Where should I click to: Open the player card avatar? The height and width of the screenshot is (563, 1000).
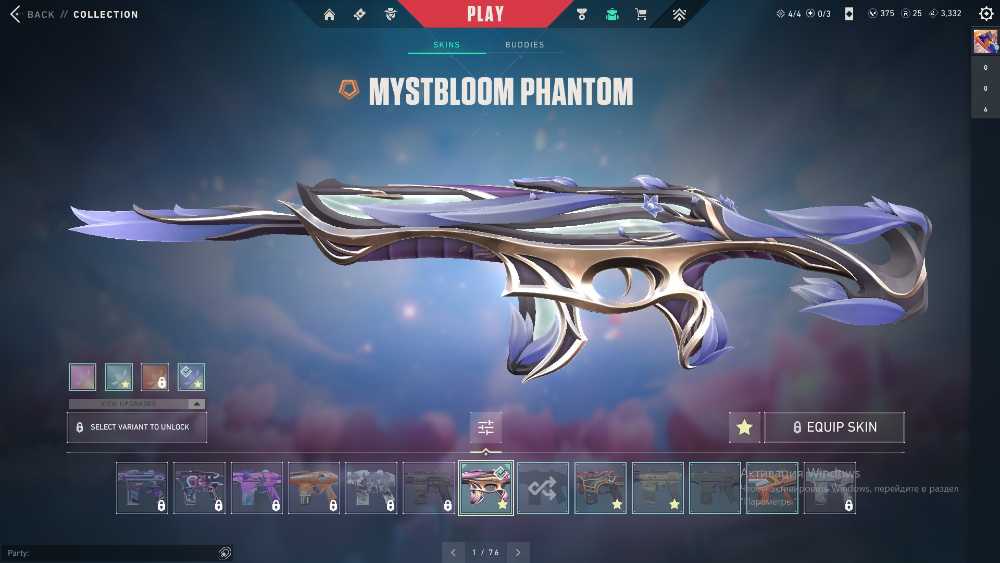coord(985,41)
